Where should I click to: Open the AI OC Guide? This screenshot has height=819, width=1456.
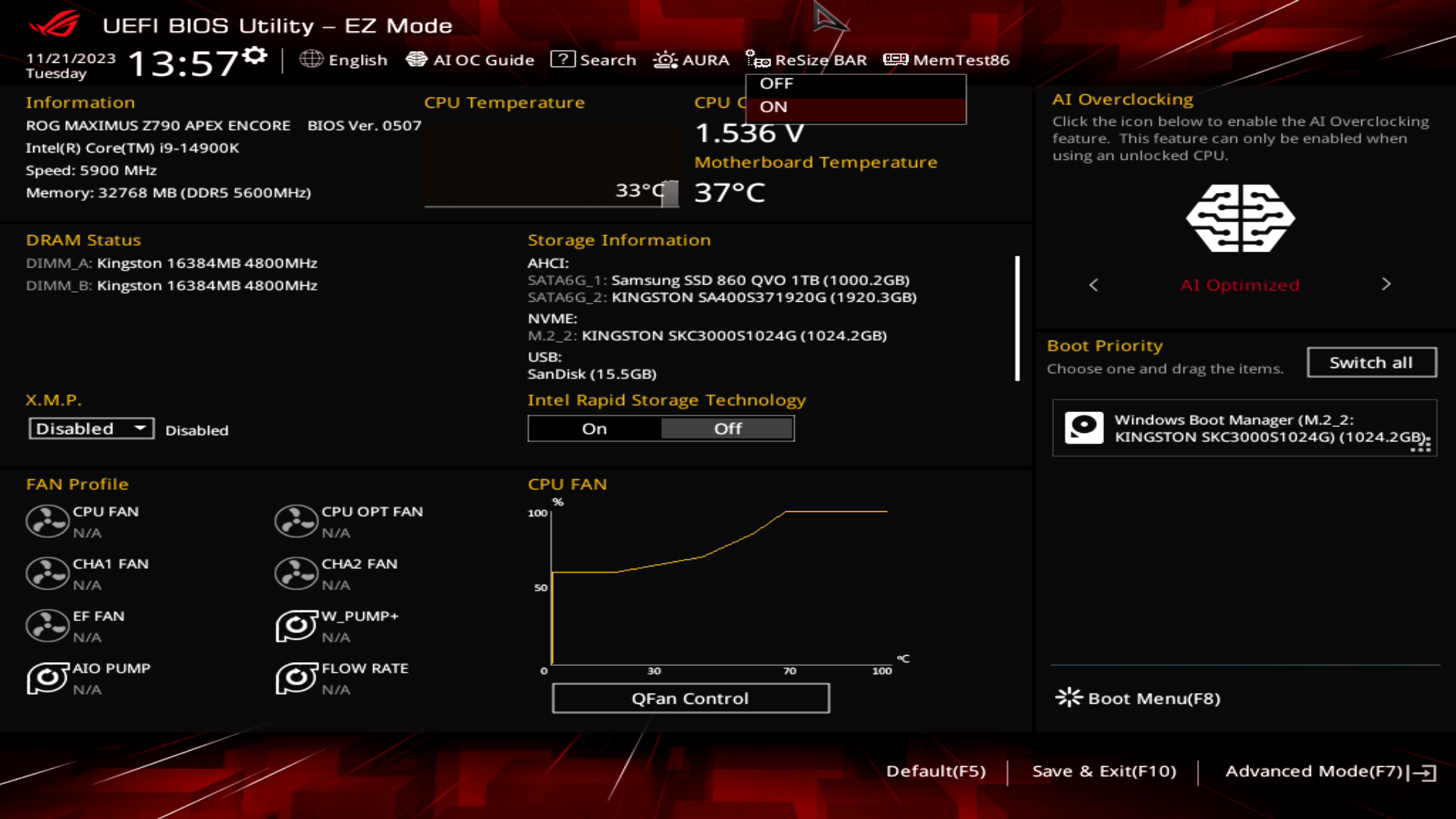470,59
